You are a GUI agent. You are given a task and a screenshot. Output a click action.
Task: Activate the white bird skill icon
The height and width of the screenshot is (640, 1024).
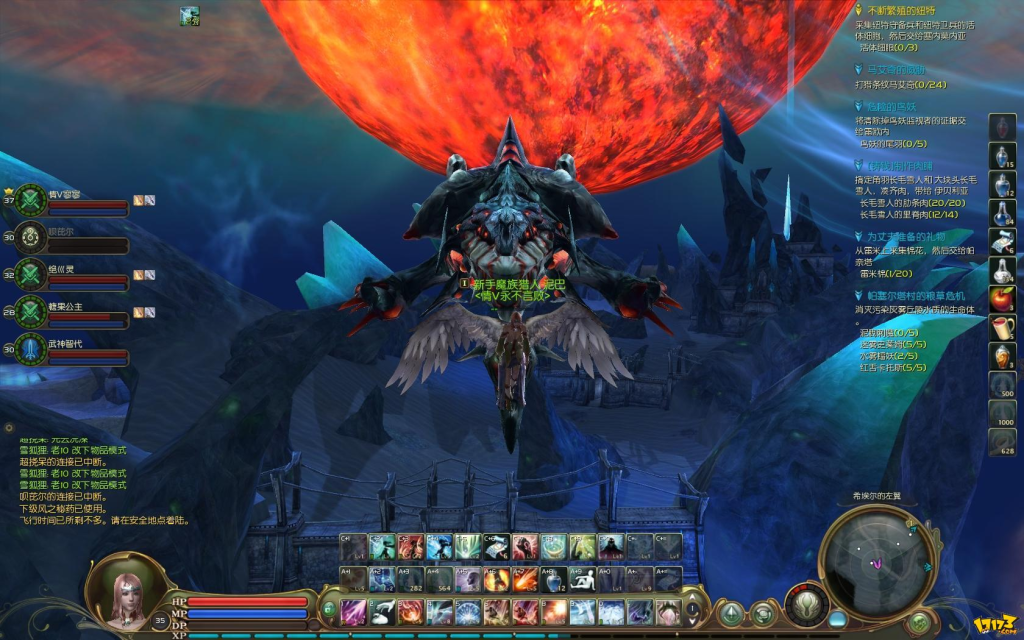(382, 611)
